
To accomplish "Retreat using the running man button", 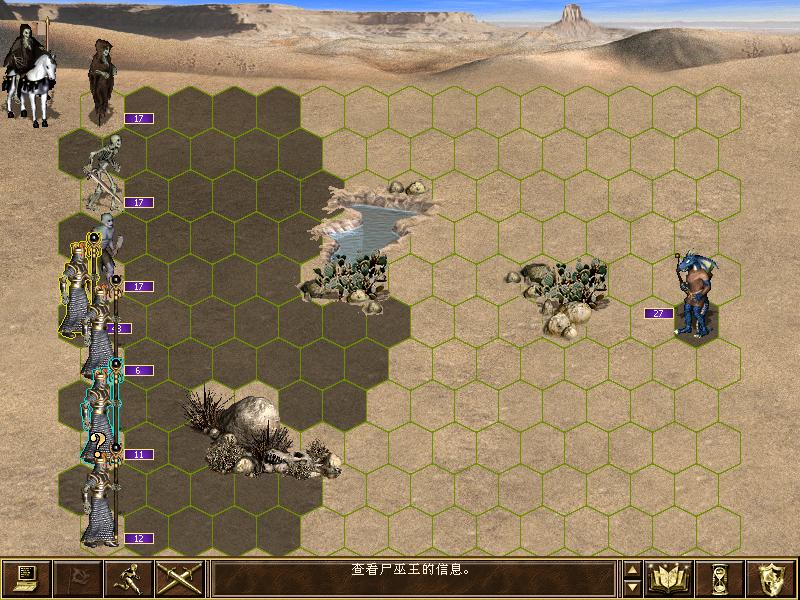I will pyautogui.click(x=129, y=579).
